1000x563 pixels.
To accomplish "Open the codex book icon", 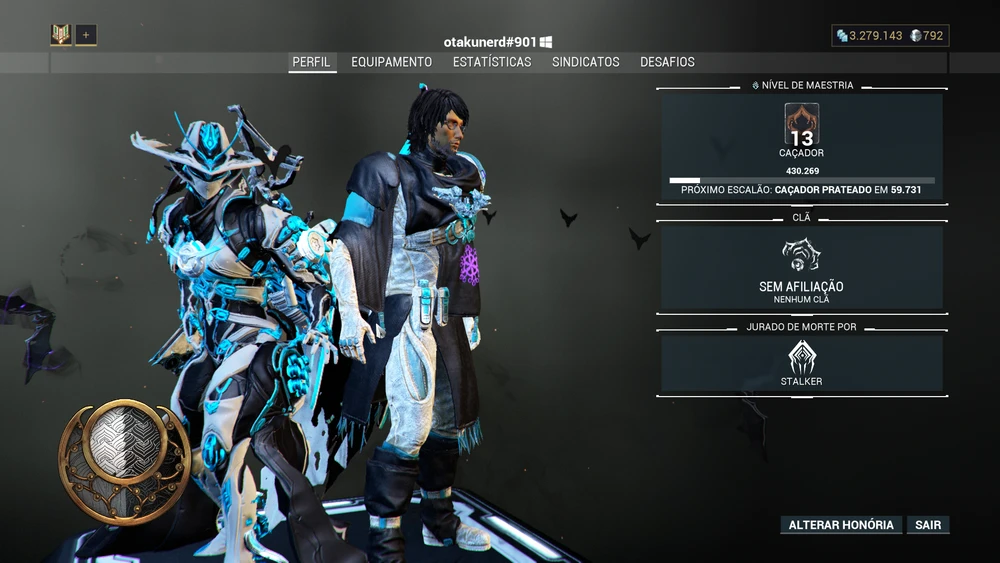I will coord(61,35).
